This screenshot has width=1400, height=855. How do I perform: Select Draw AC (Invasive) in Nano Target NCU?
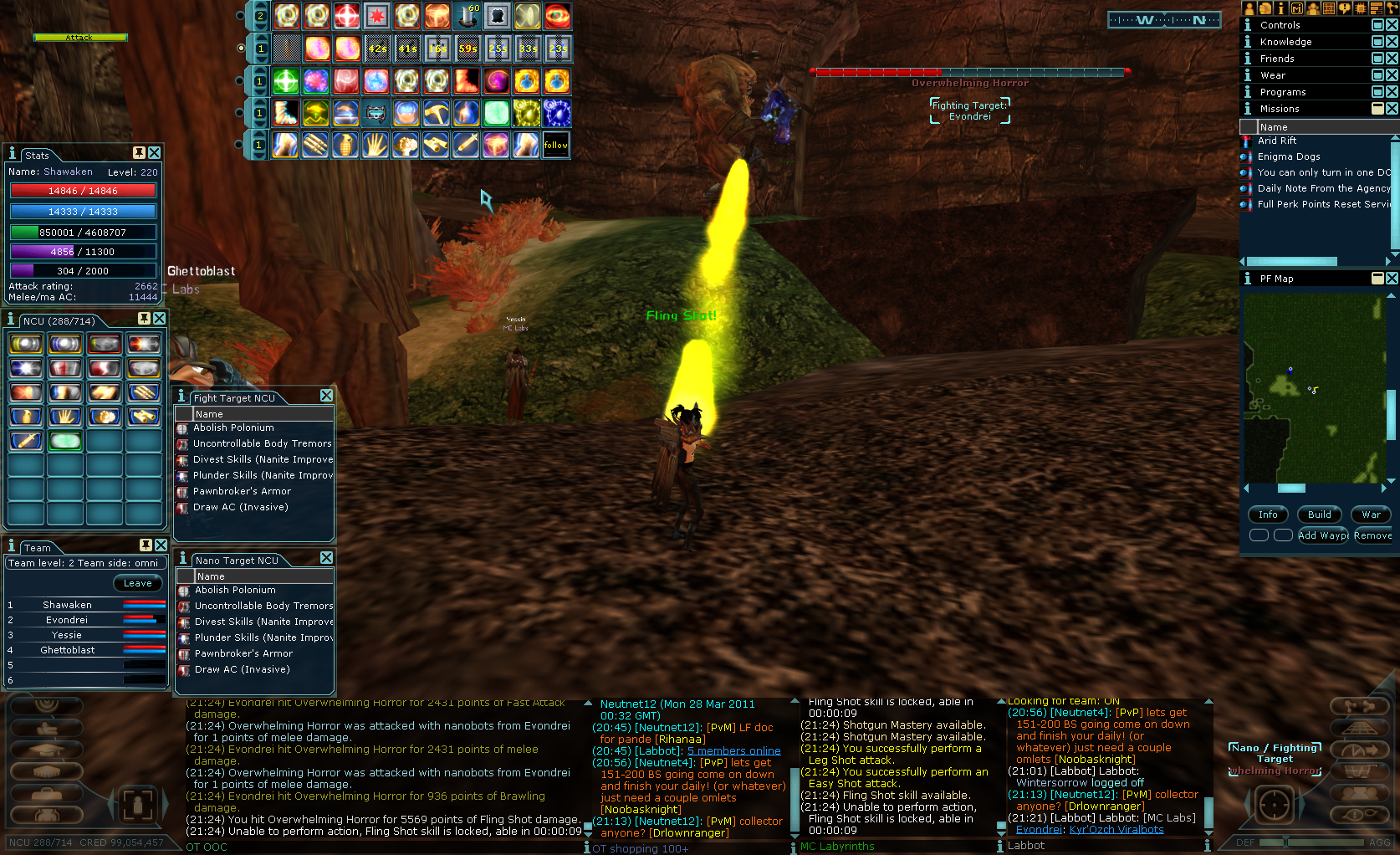(243, 669)
